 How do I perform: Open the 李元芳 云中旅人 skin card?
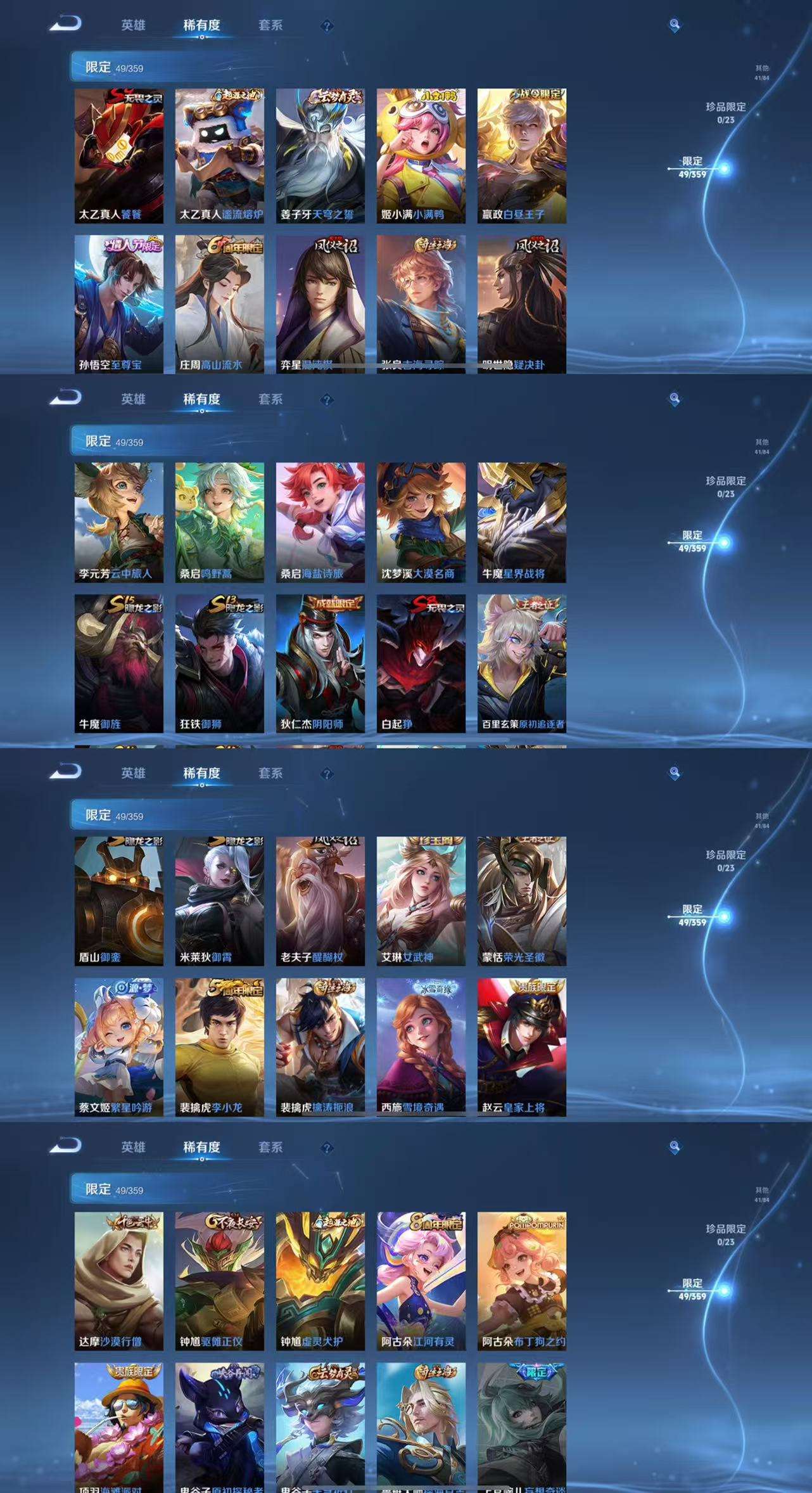tap(118, 522)
